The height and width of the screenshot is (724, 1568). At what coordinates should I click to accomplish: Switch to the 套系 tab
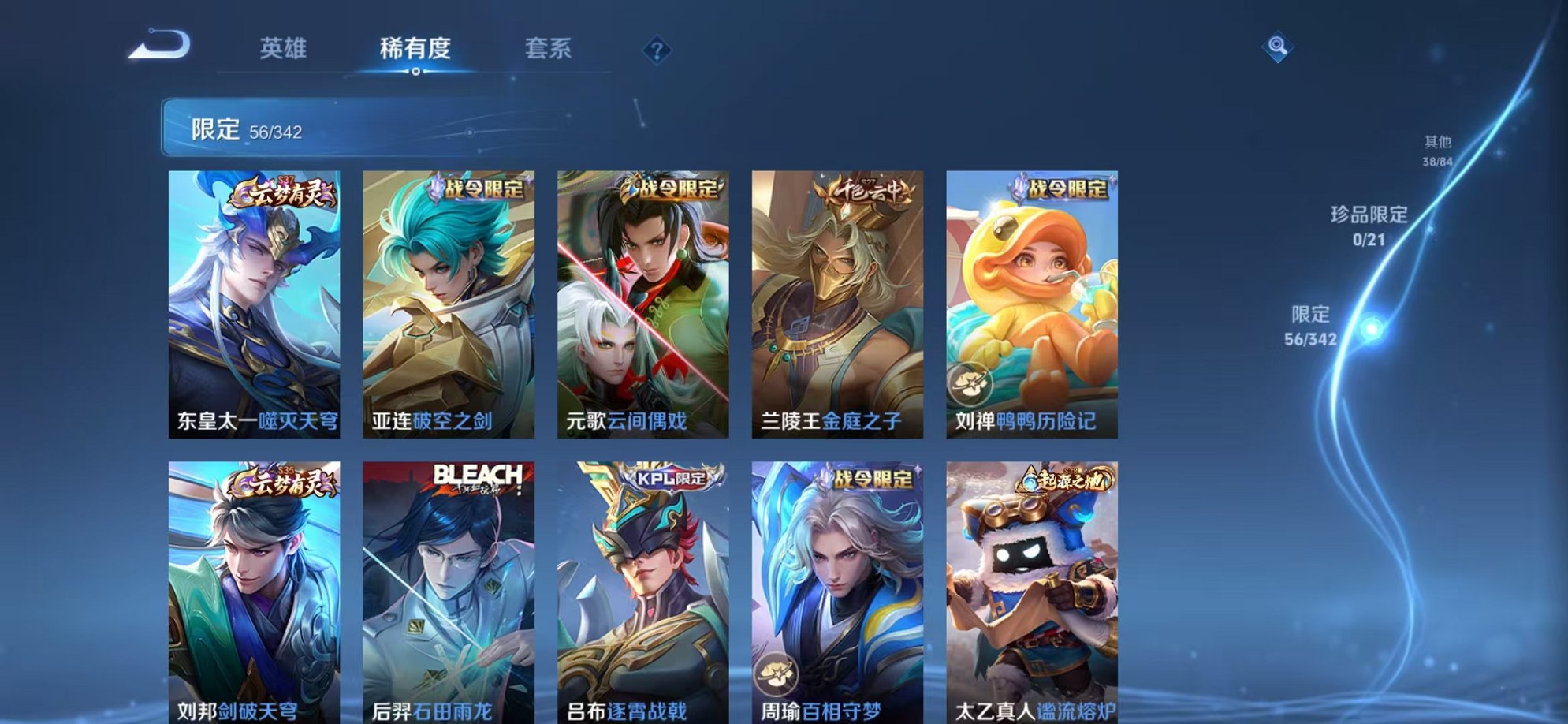(x=549, y=49)
